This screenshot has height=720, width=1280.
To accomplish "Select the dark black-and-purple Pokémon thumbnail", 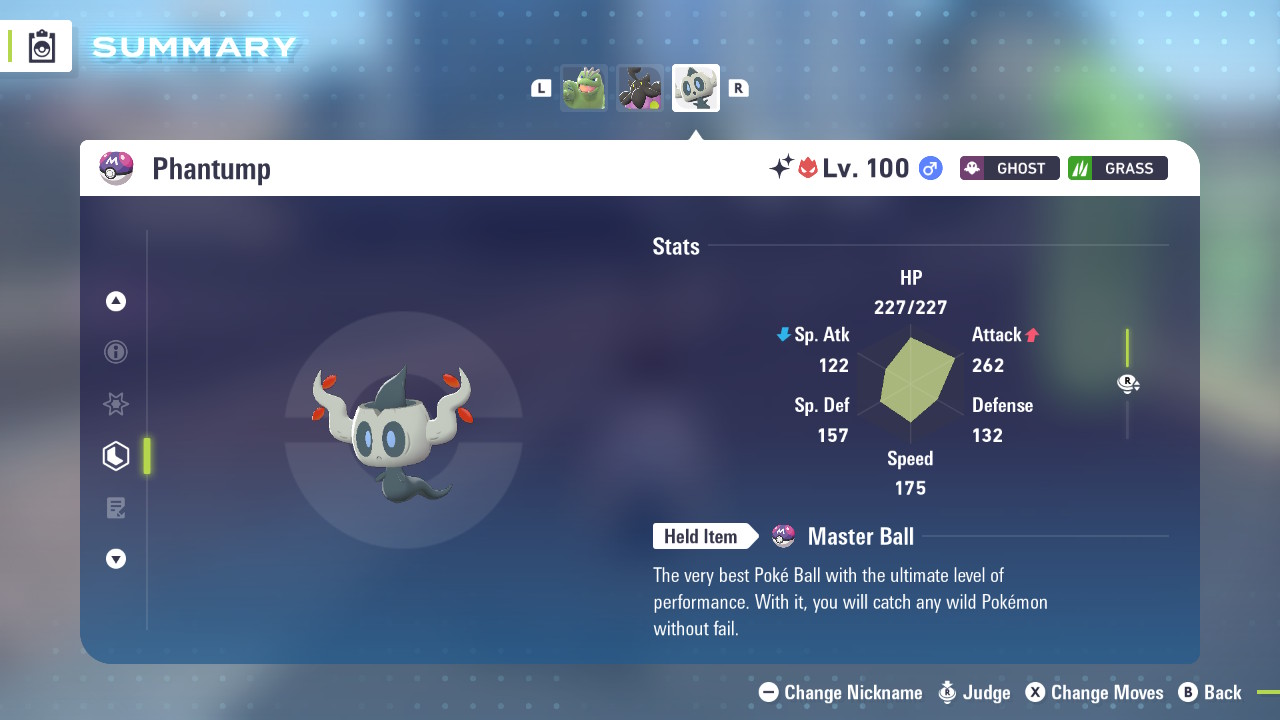I will pyautogui.click(x=640, y=88).
